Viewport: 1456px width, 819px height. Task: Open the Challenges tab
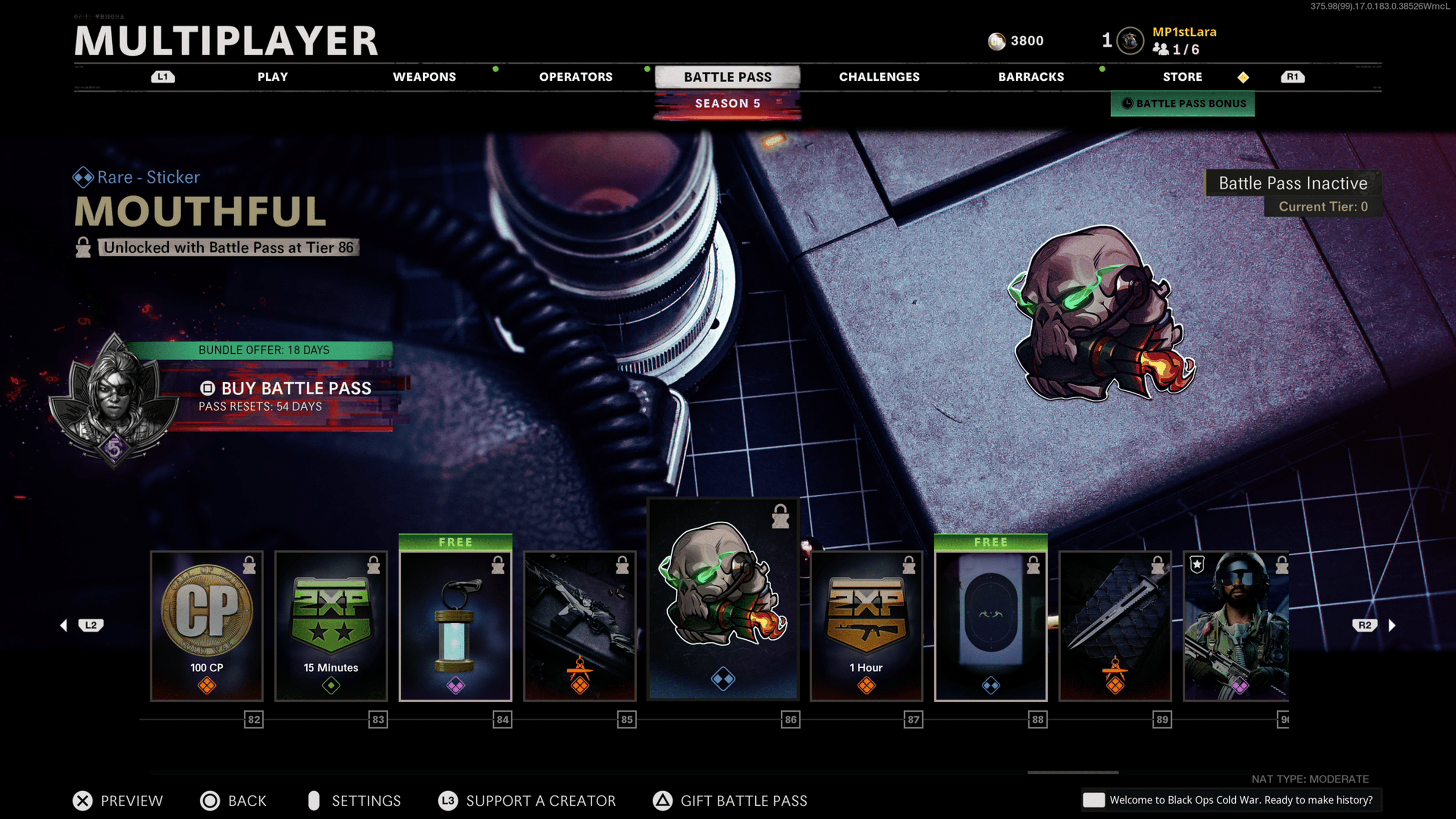879,77
